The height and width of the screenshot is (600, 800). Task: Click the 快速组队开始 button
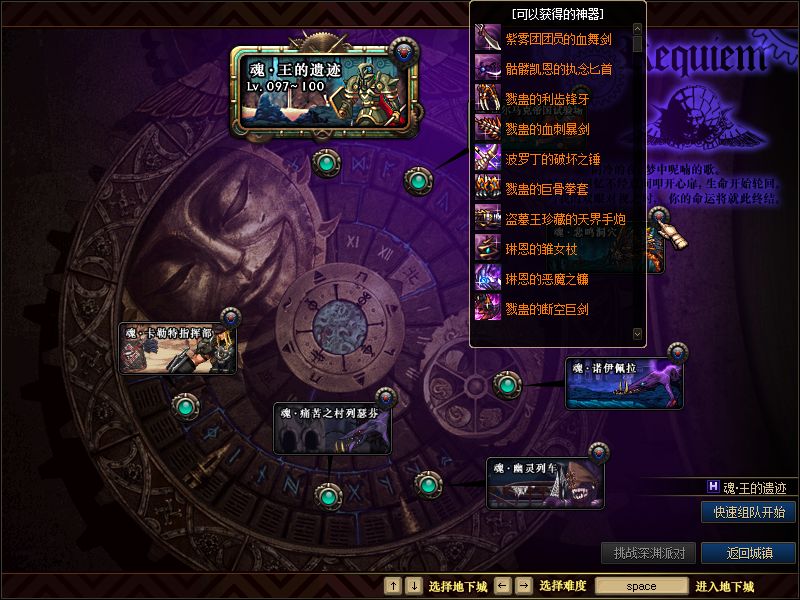pyautogui.click(x=748, y=512)
